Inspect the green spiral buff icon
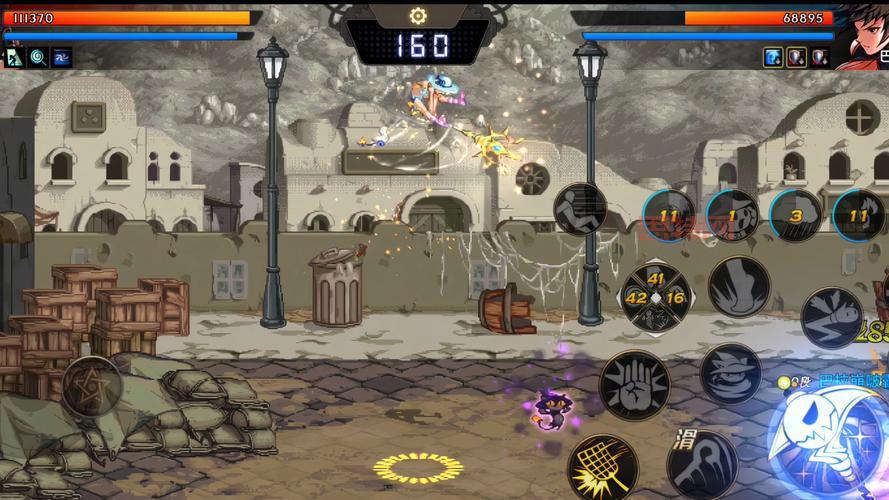The width and height of the screenshot is (889, 500). pyautogui.click(x=38, y=58)
